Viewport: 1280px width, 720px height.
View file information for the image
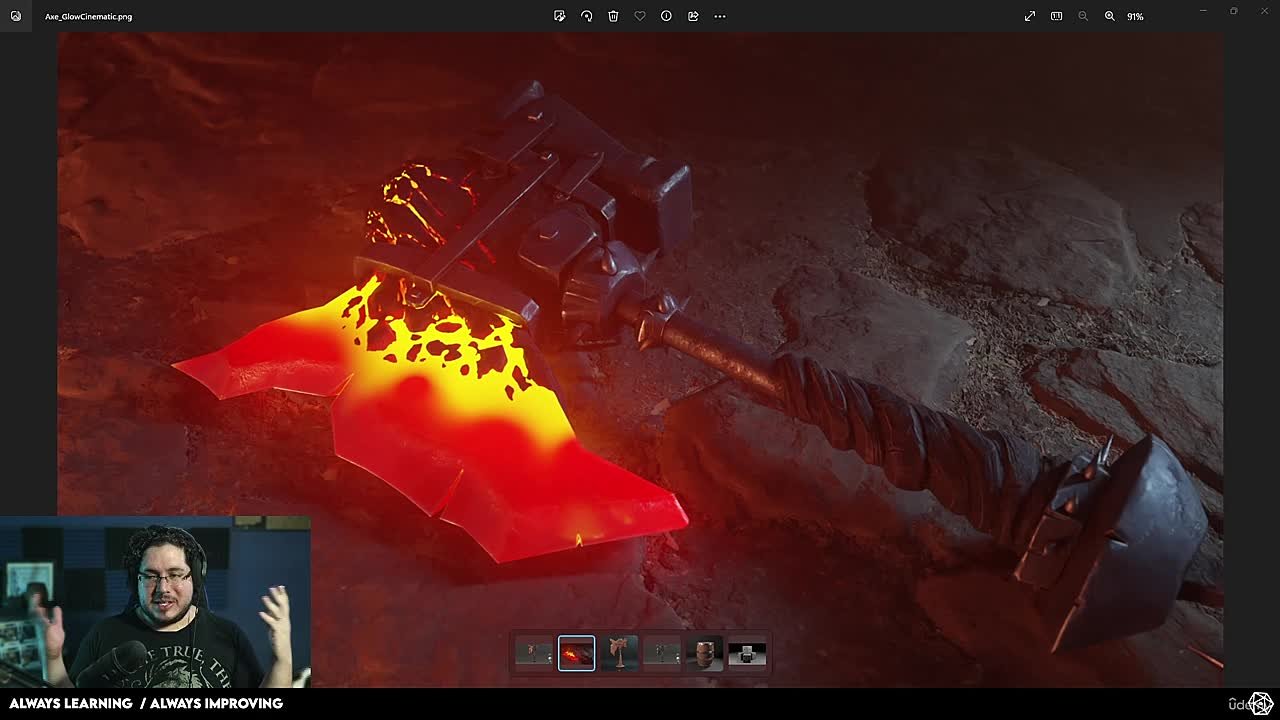point(666,16)
